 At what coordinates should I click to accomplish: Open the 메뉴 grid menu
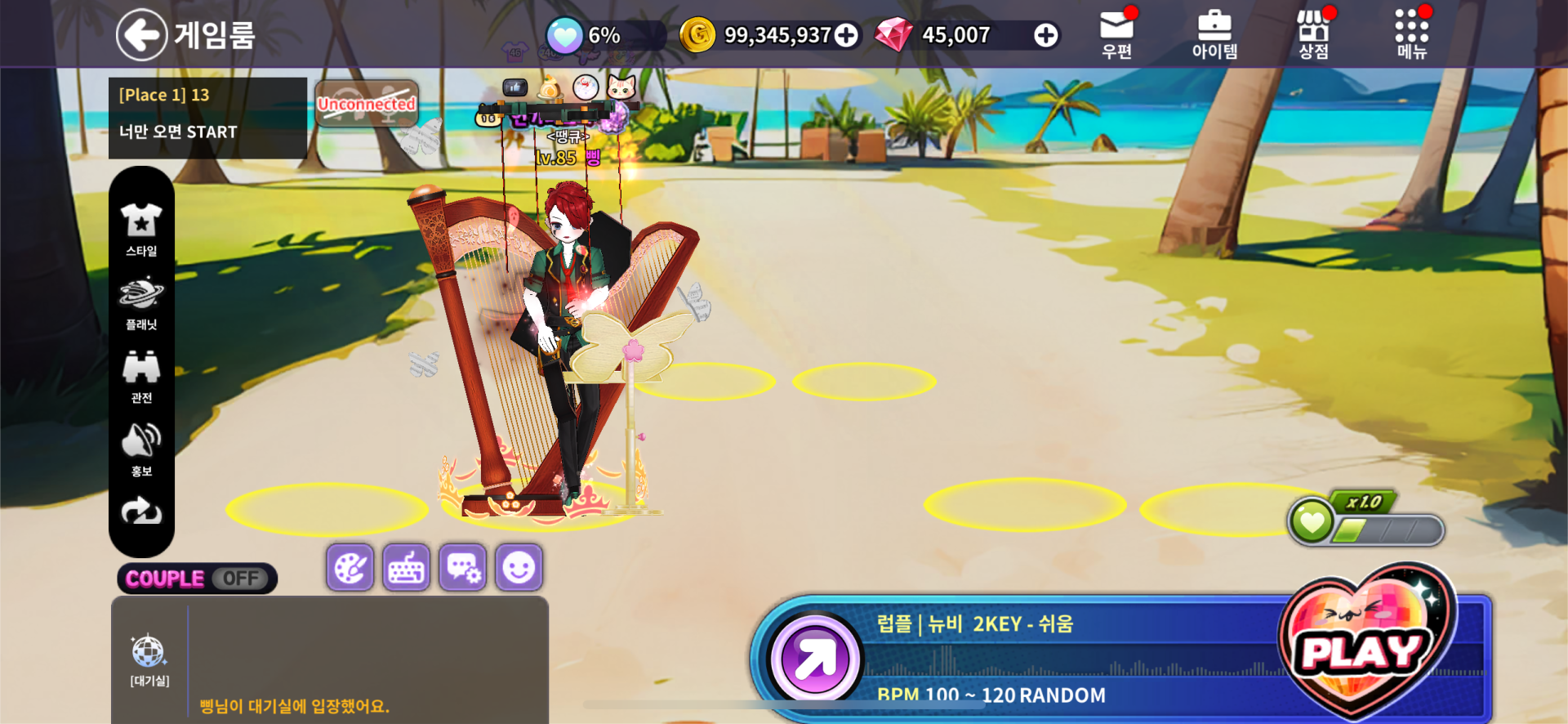pyautogui.click(x=1411, y=34)
